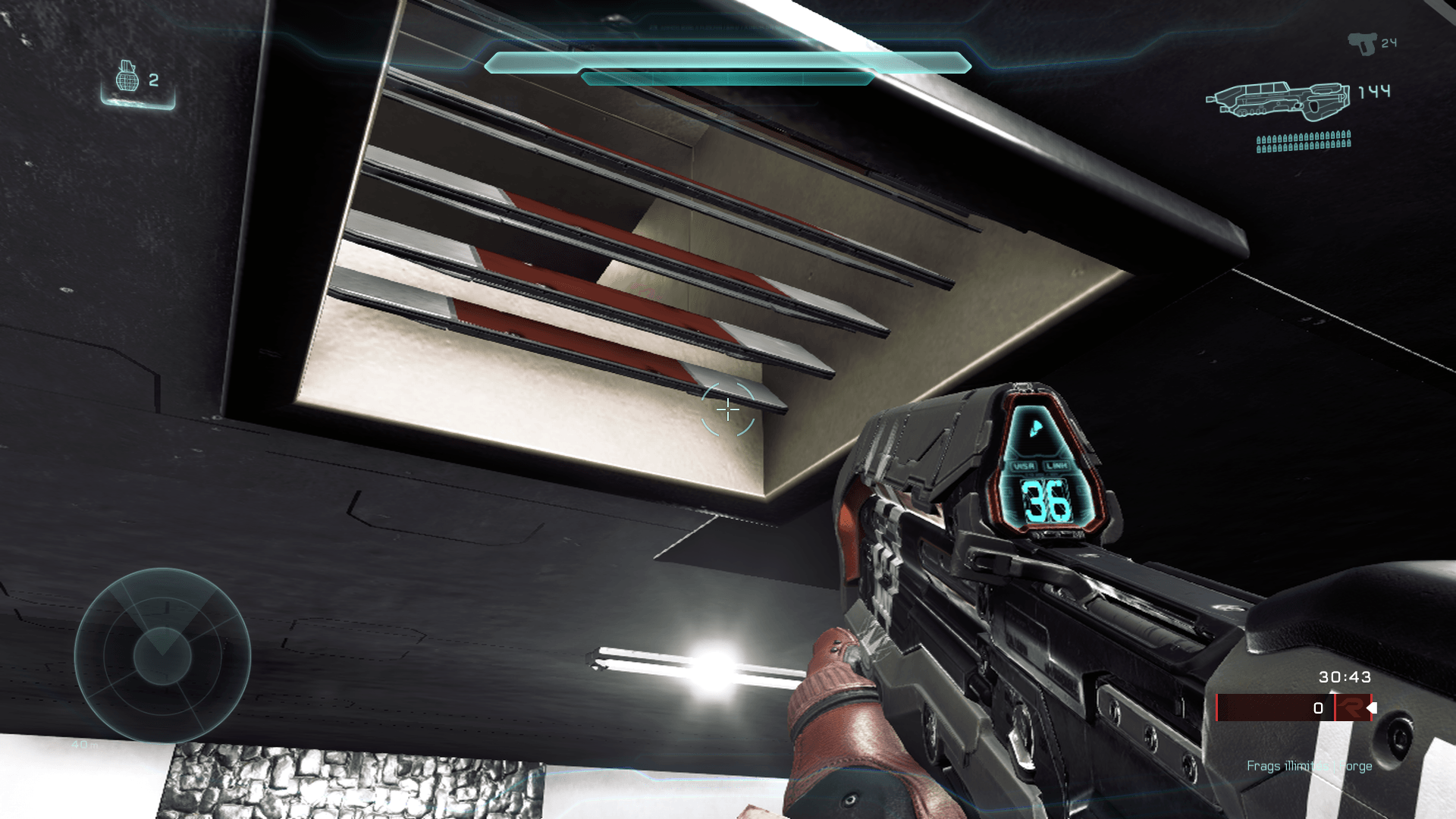Open the Forge mode tab
Screen dimensions: 1456x819
(1357, 767)
